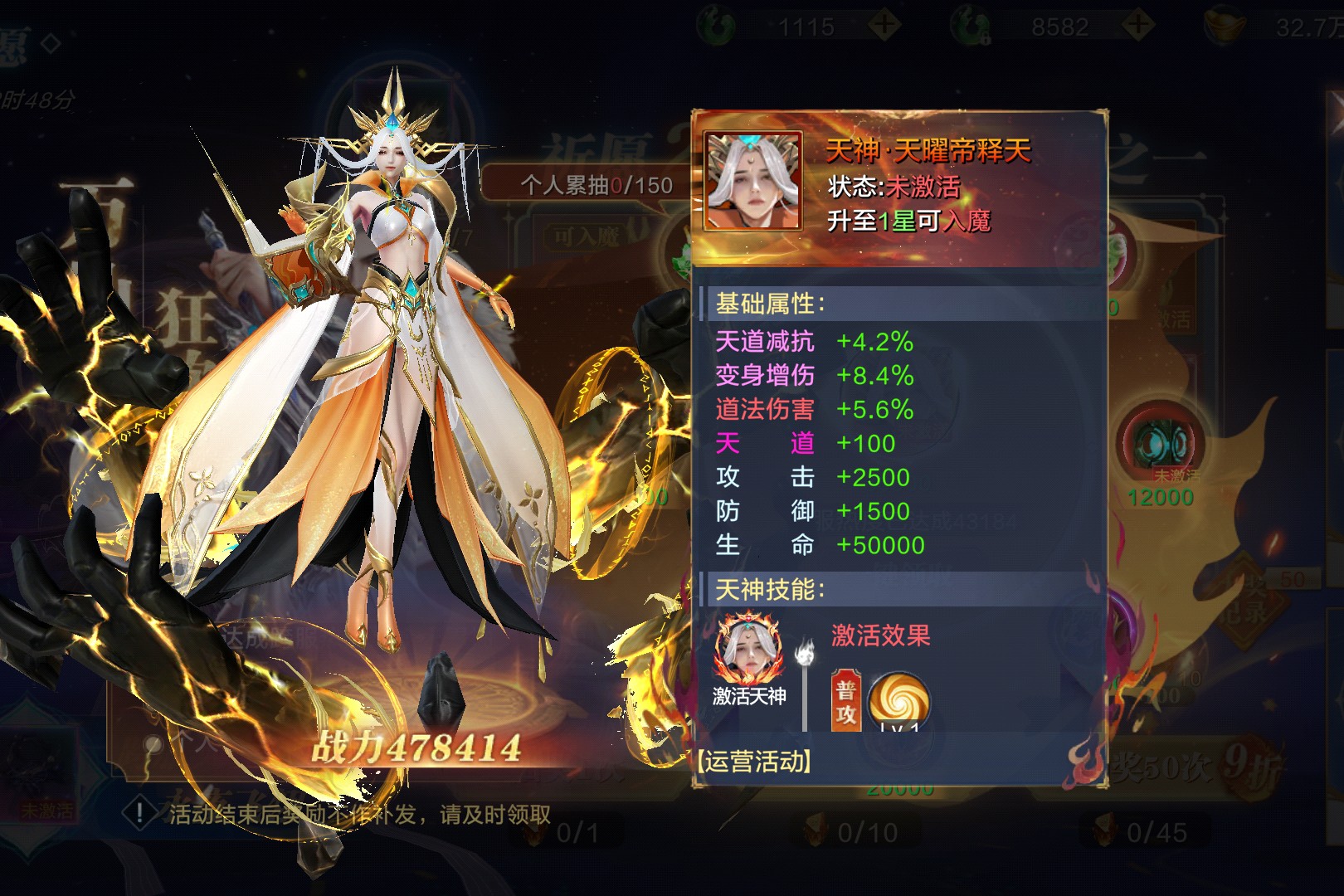Tap the swirl normal-attack skill icon
Viewport: 1344px width, 896px height.
[x=898, y=701]
